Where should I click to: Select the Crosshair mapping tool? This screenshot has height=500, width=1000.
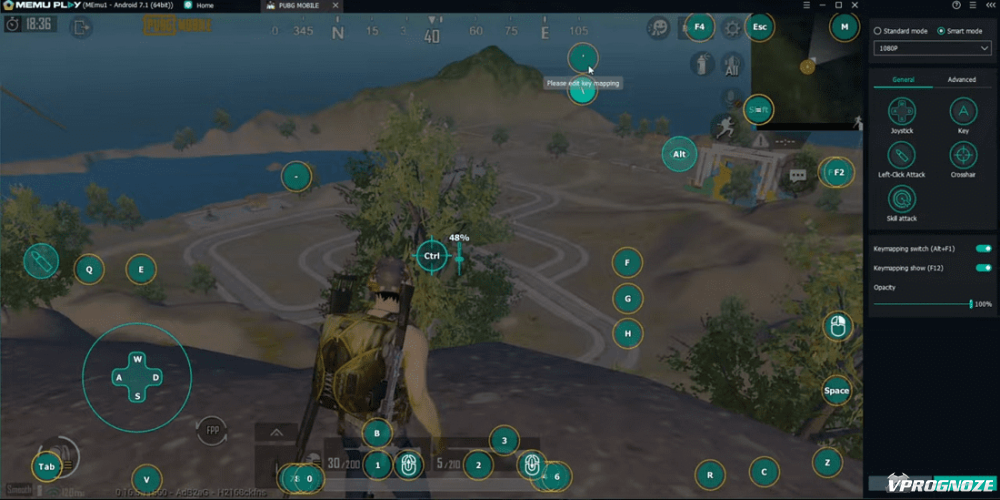(963, 156)
